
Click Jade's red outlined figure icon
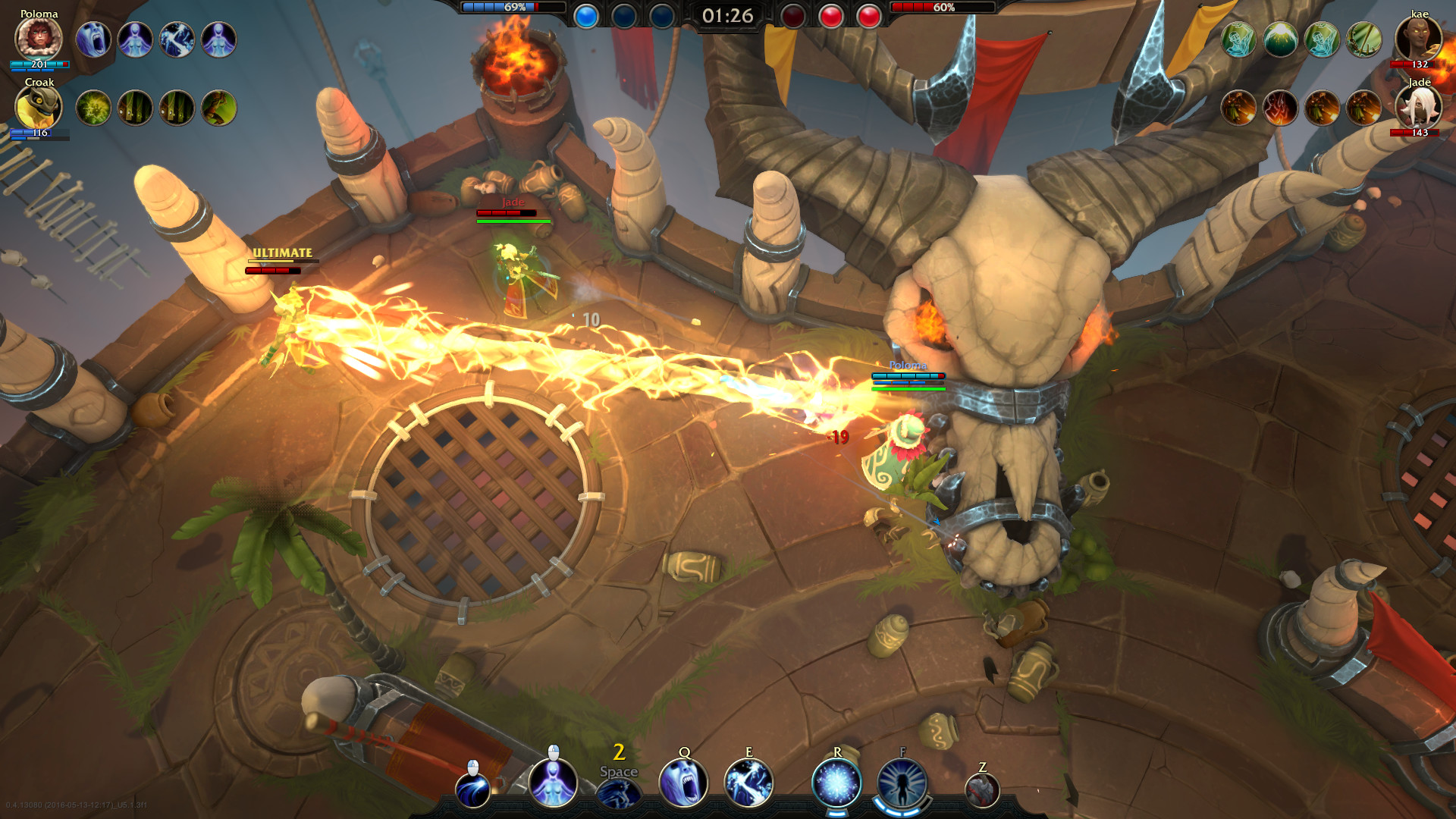1280,108
